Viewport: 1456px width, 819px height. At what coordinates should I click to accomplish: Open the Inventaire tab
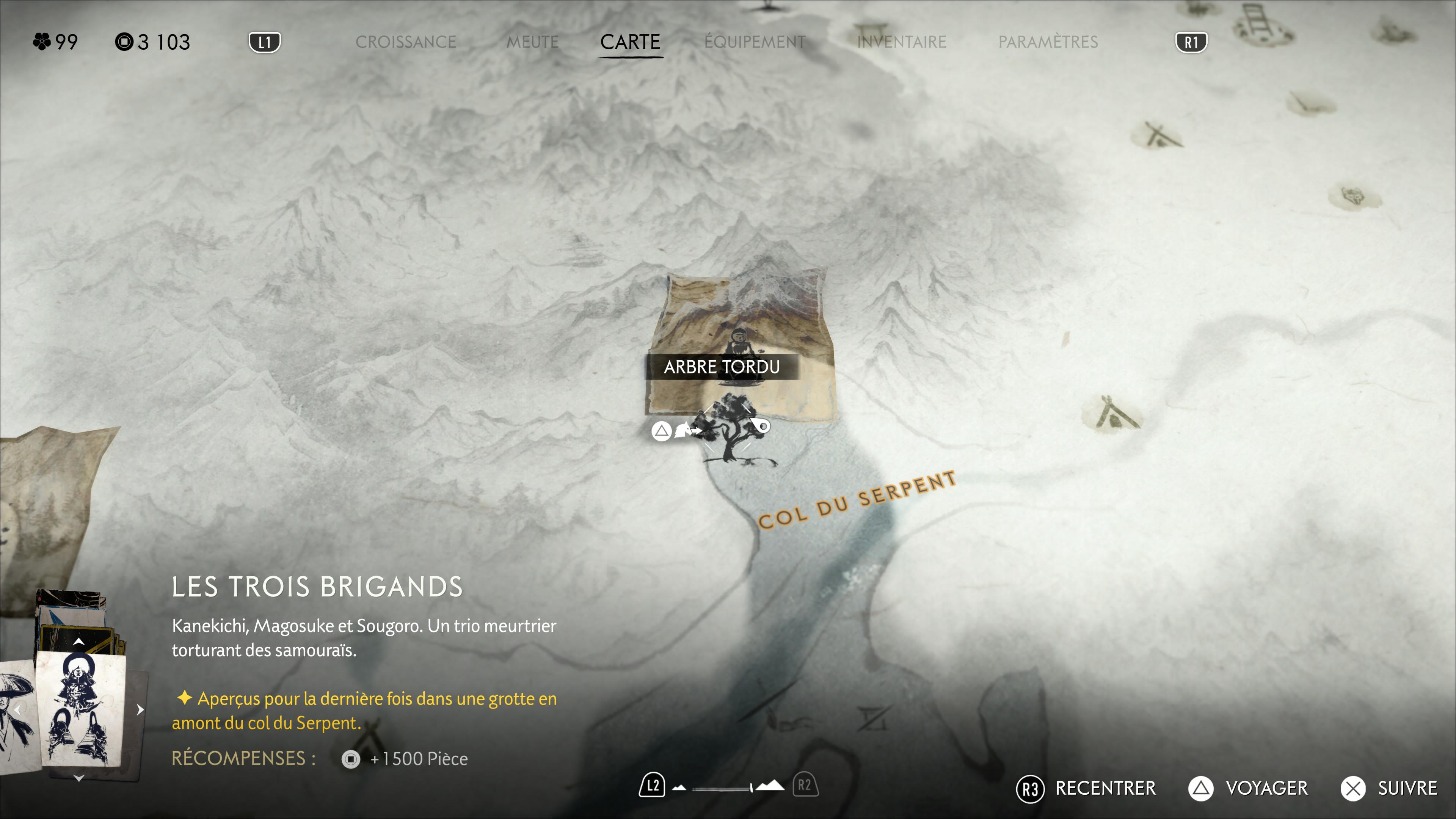pyautogui.click(x=902, y=42)
